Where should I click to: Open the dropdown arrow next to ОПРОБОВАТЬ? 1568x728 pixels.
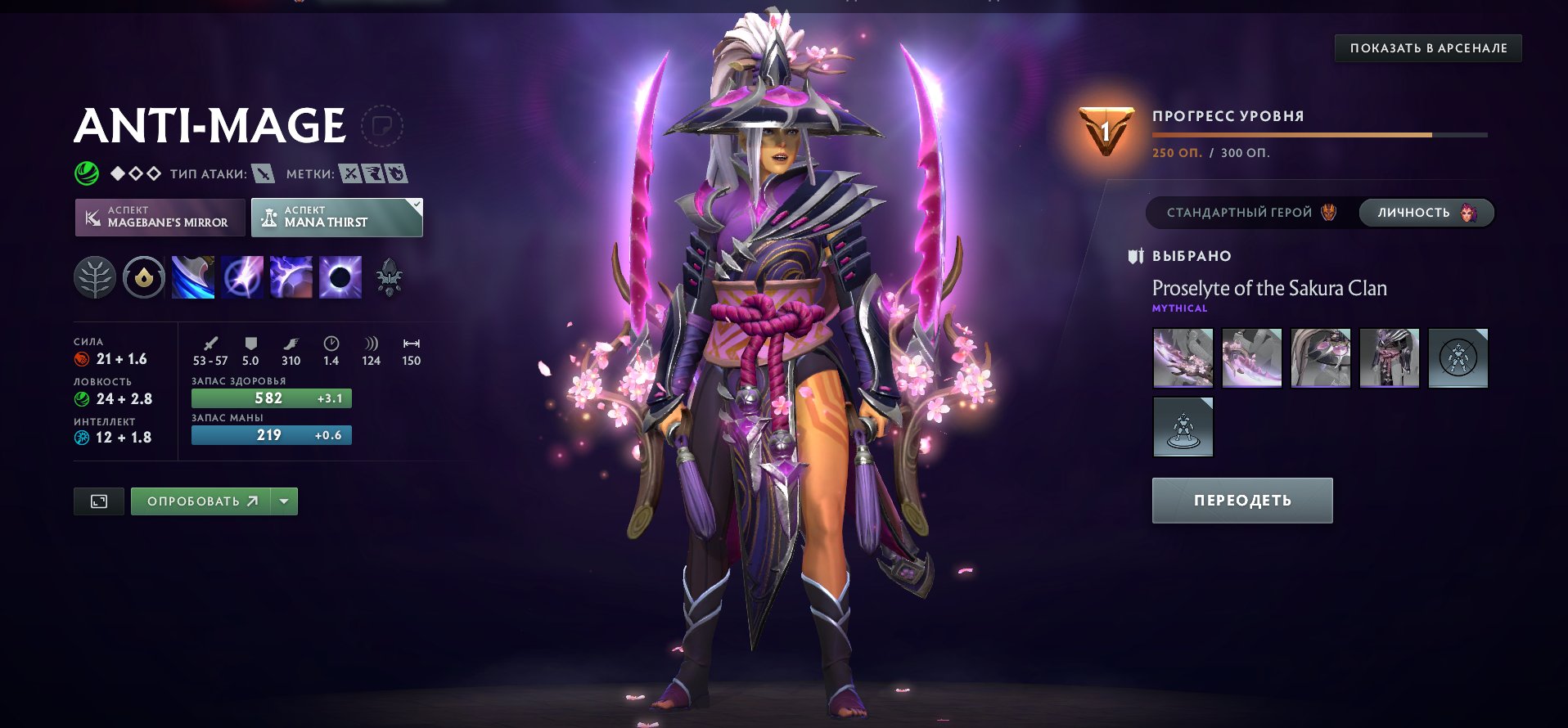point(282,501)
